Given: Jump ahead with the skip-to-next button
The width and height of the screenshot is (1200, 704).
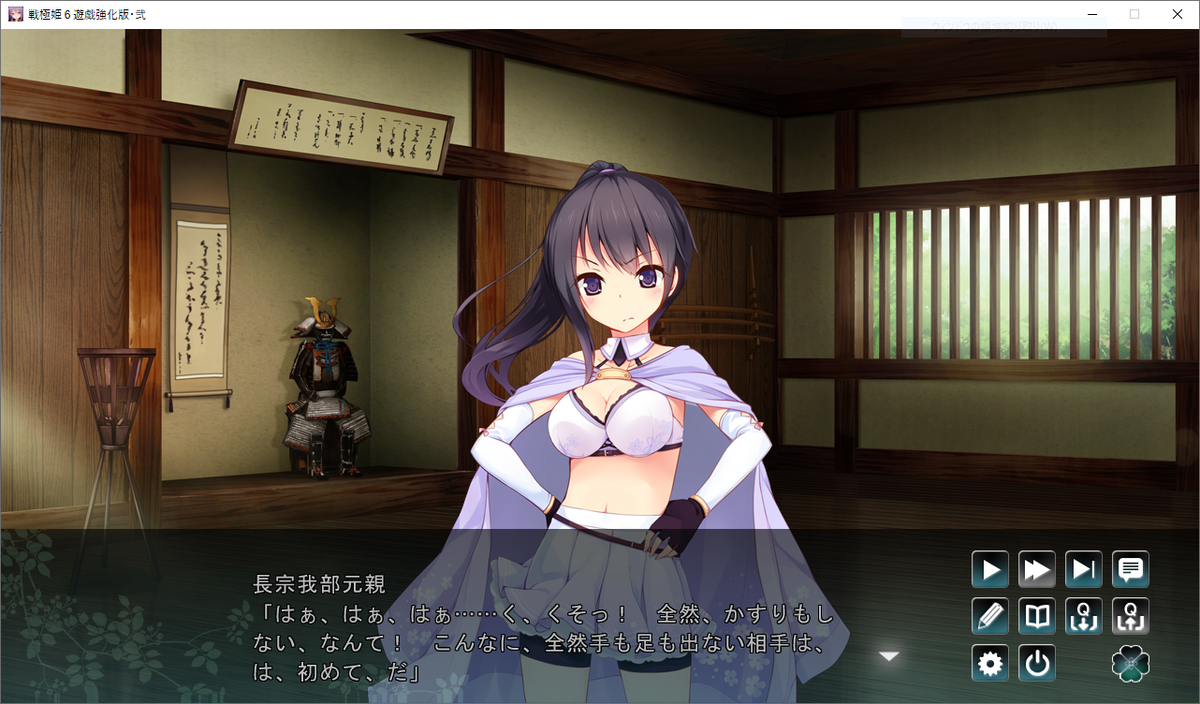Looking at the screenshot, I should point(1084,570).
